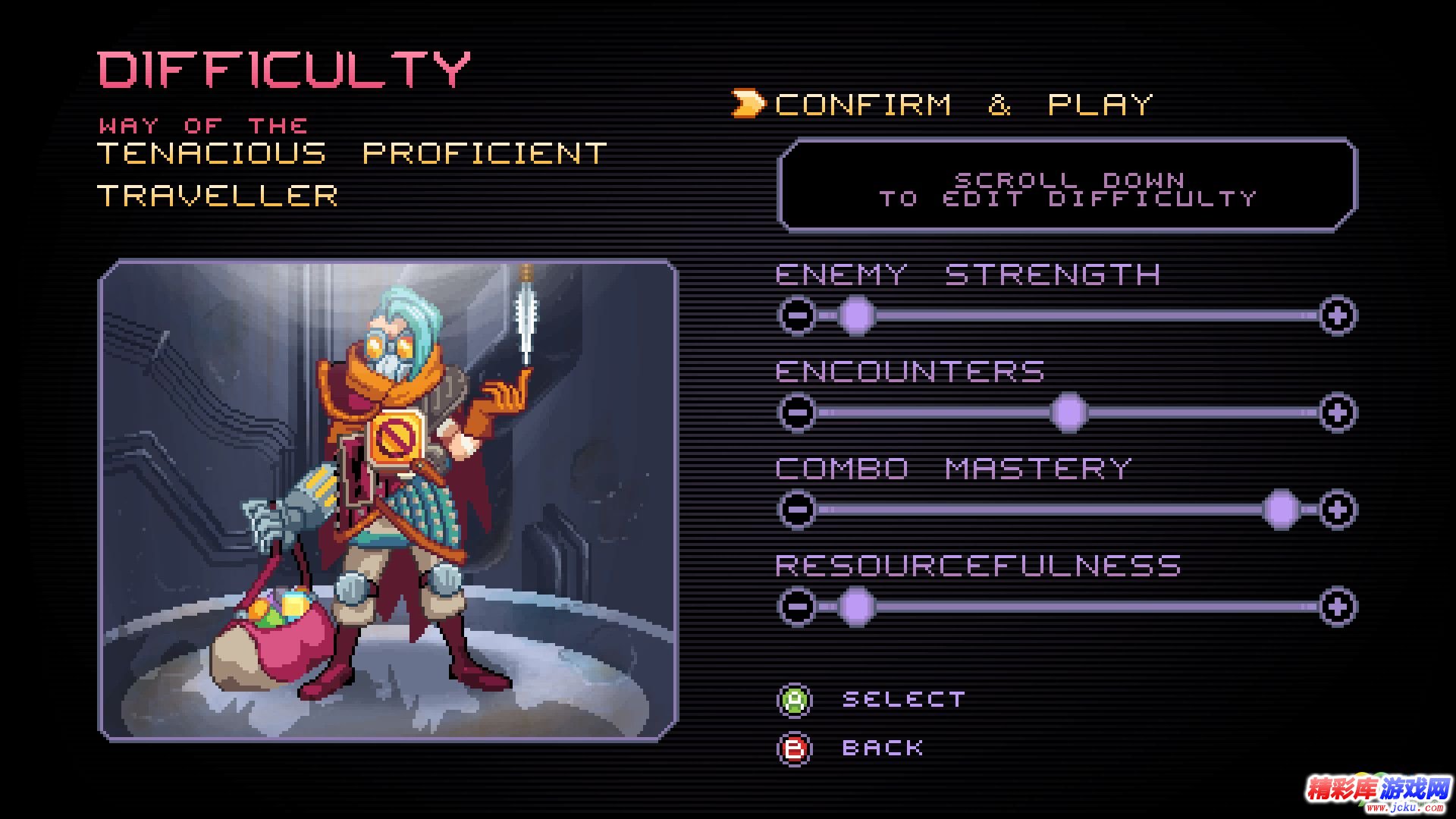Increase Combo Mastery with plus button
Viewport: 1456px width, 819px height.
click(1337, 510)
